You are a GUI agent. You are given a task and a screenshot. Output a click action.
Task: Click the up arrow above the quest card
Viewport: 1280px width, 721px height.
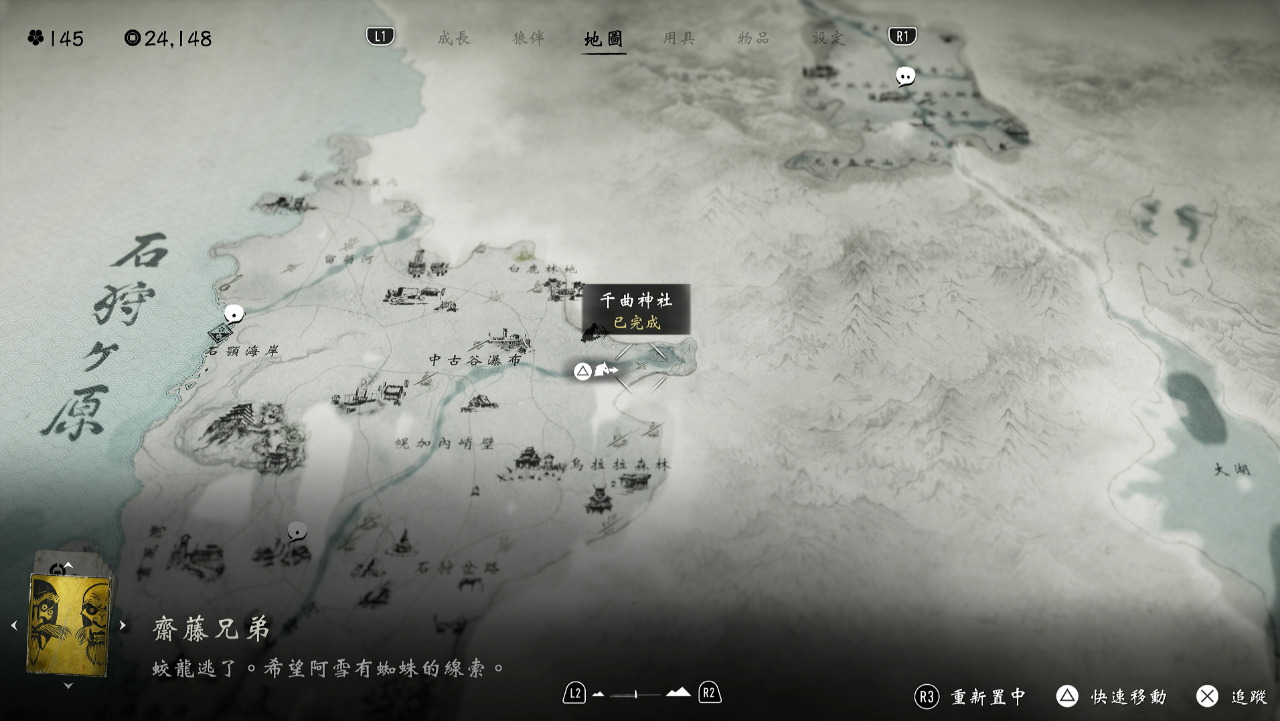click(x=68, y=566)
